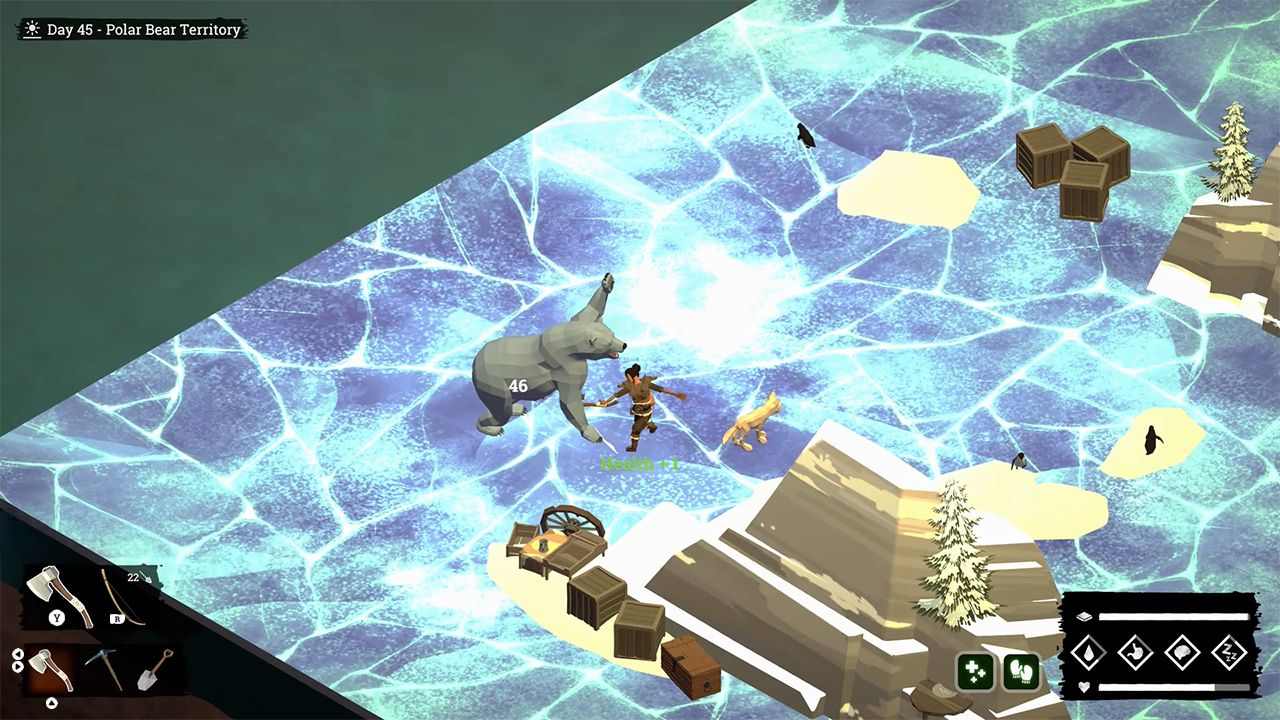The width and height of the screenshot is (1280, 720).
Task: Select the hatchet in the hotbar
Action: pyautogui.click(x=51, y=669)
